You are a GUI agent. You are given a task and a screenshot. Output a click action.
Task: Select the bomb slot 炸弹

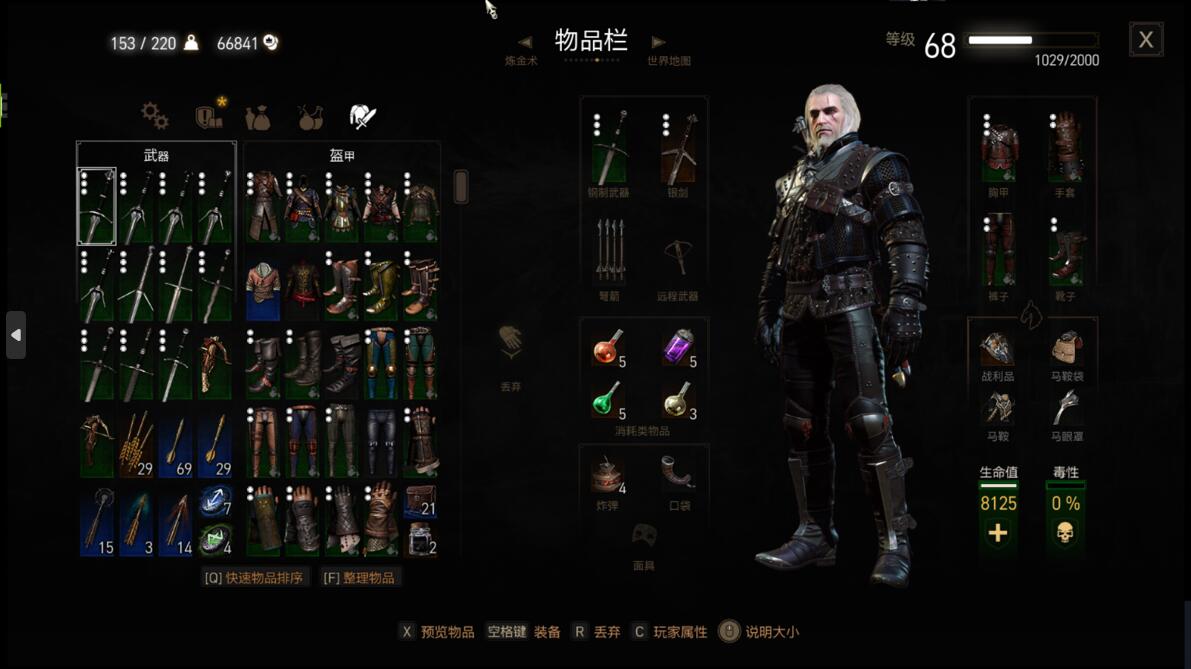[608, 475]
